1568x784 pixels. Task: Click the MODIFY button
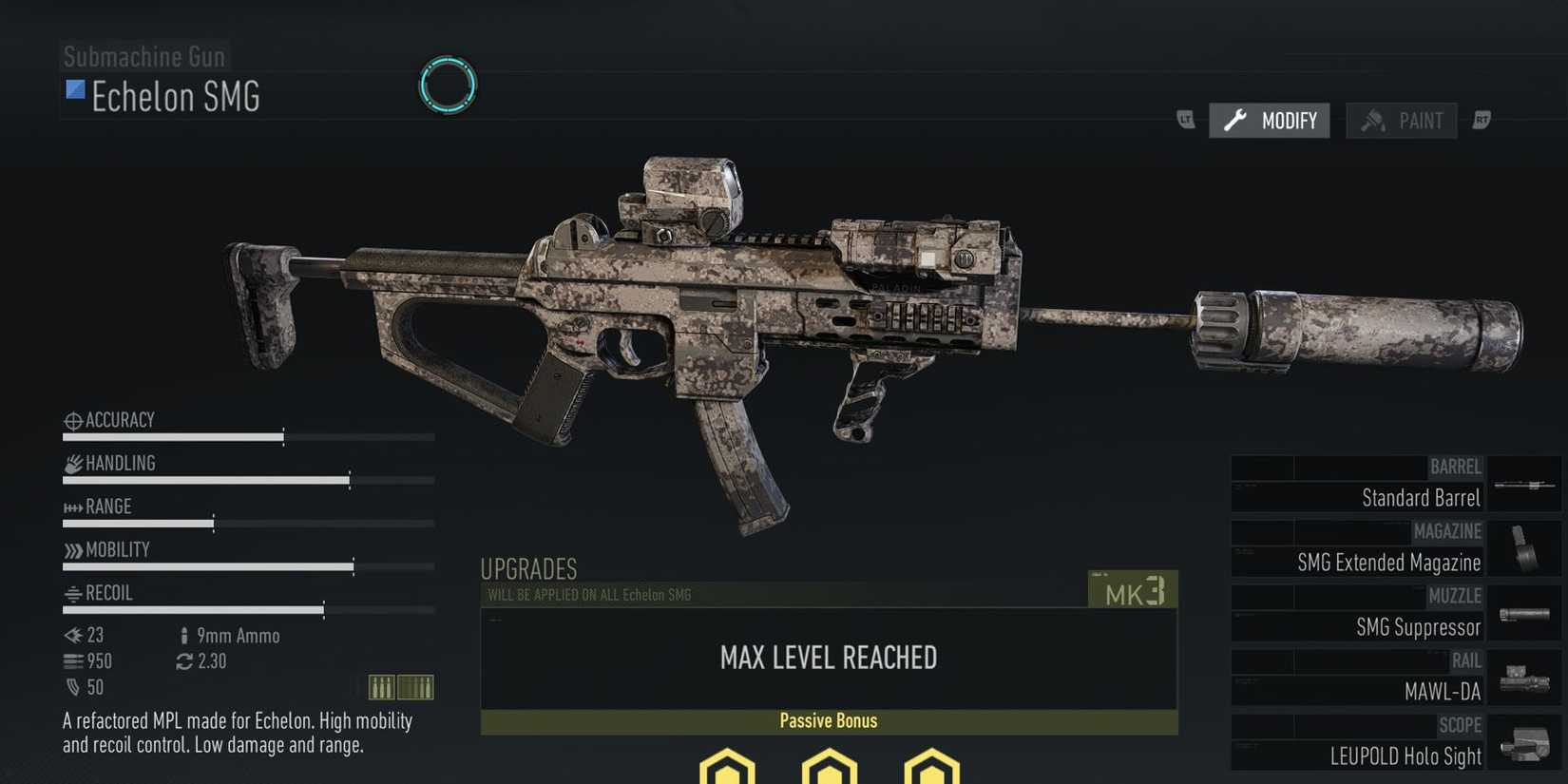(1270, 120)
